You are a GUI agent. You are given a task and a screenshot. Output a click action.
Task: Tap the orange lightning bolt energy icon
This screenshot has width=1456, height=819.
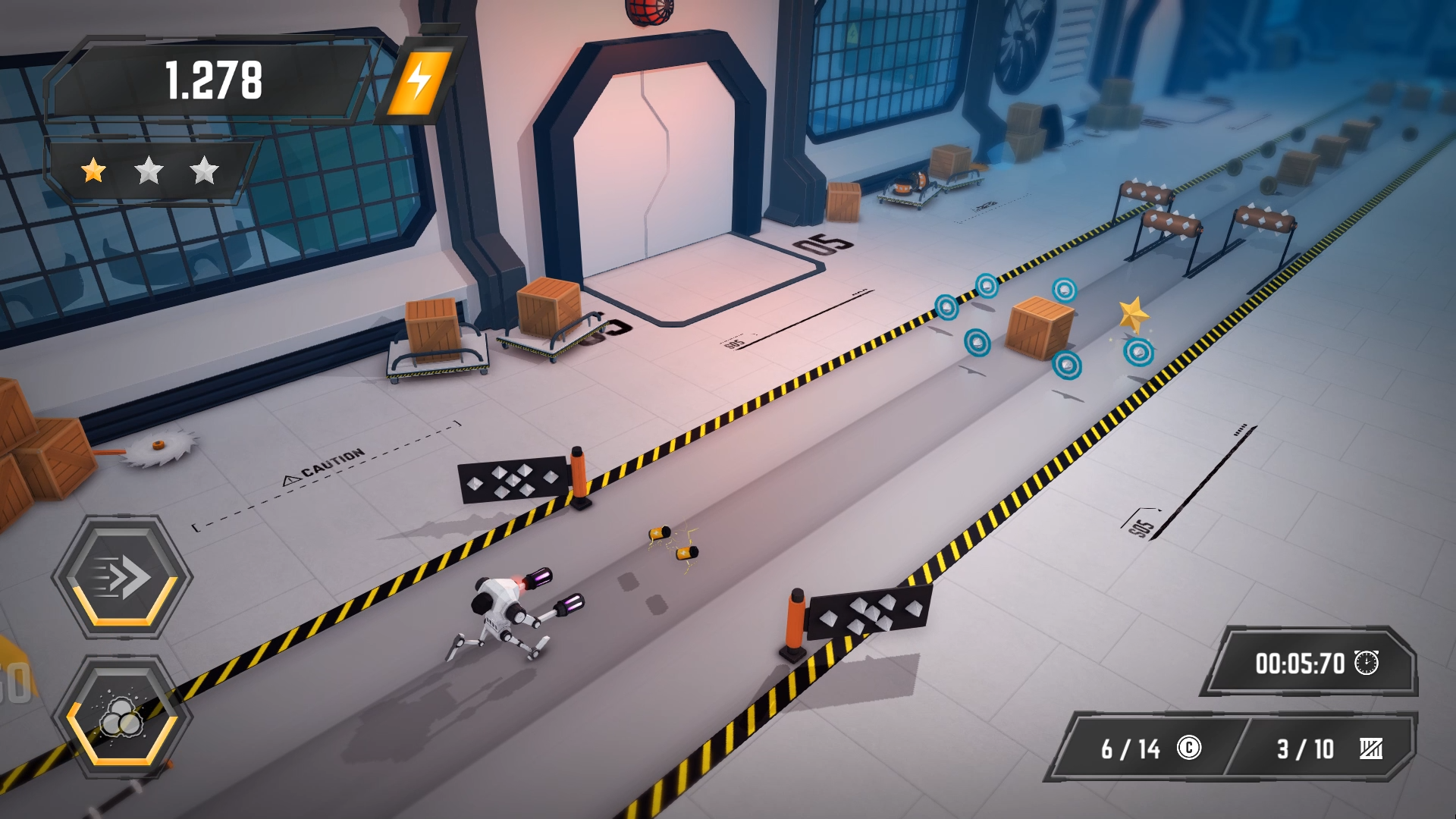[419, 81]
